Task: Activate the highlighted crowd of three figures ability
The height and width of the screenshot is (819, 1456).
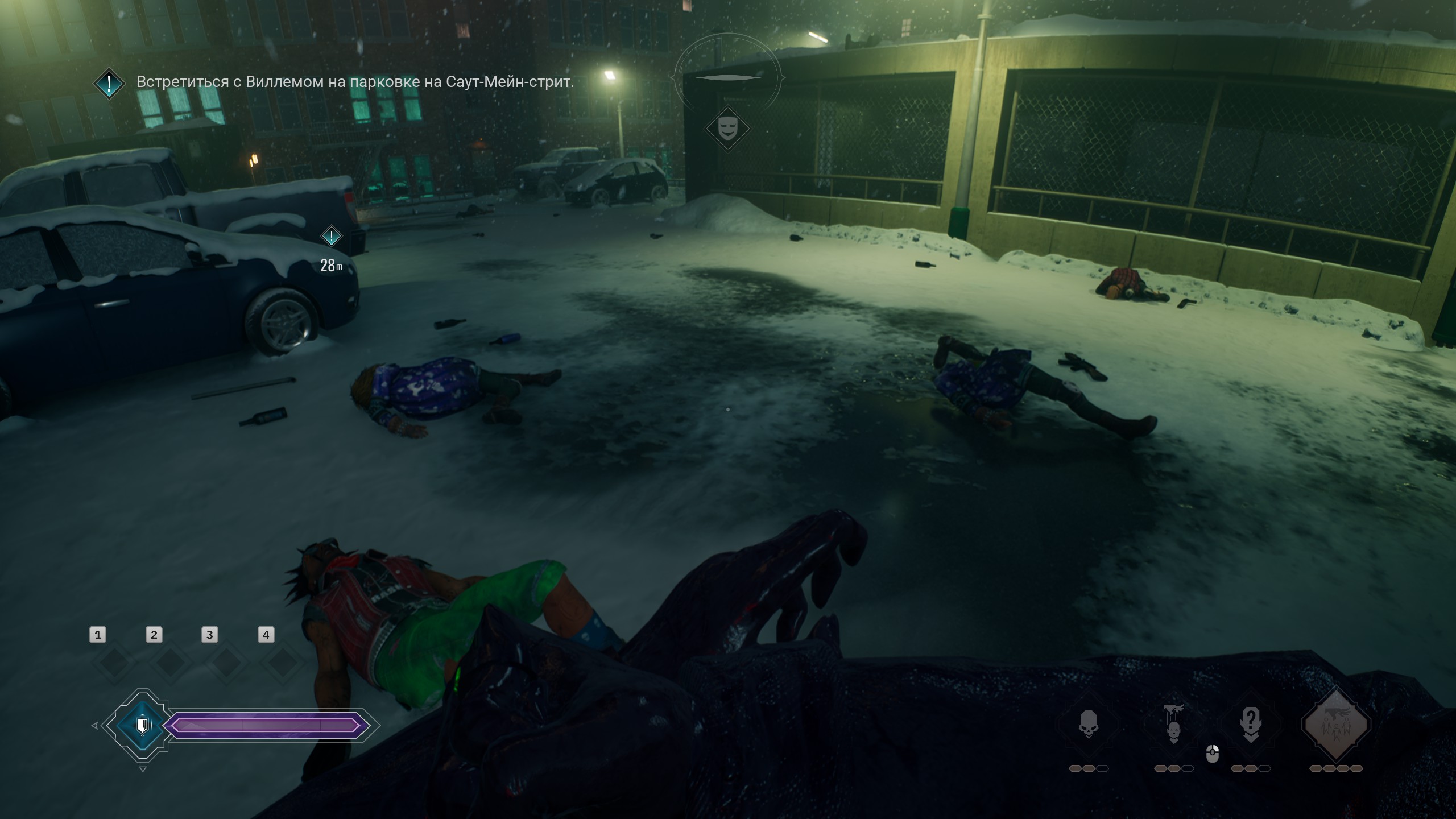Action: [x=1335, y=724]
